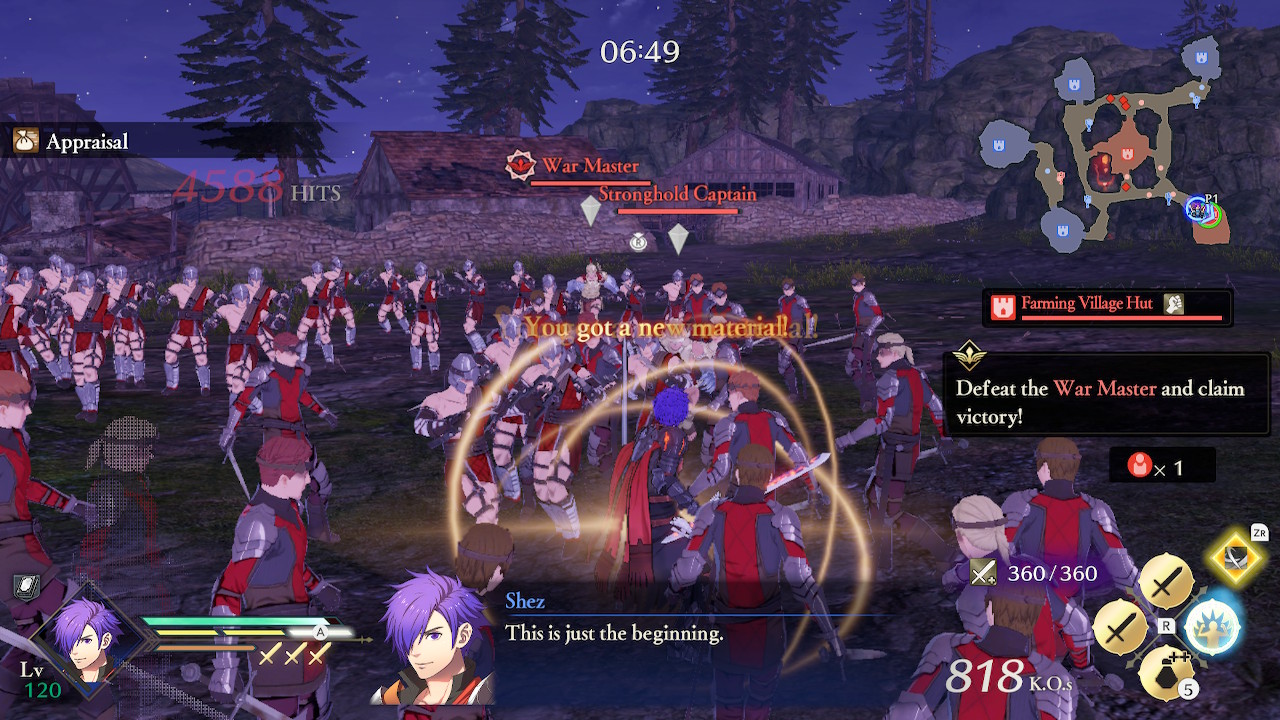The height and width of the screenshot is (720, 1280).
Task: Click the red enemy commander x1 icon
Action: 1140,465
